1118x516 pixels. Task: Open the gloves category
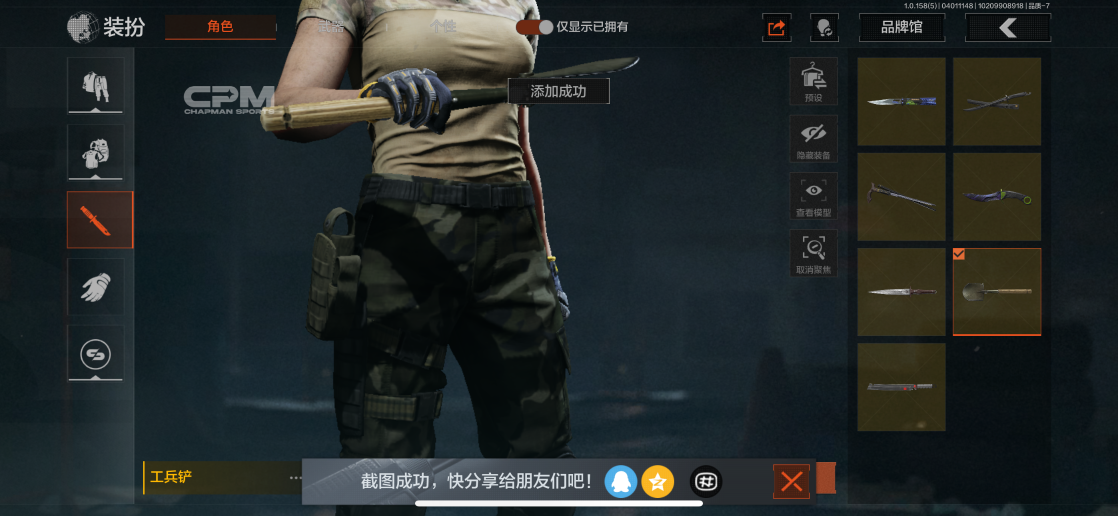coord(96,287)
